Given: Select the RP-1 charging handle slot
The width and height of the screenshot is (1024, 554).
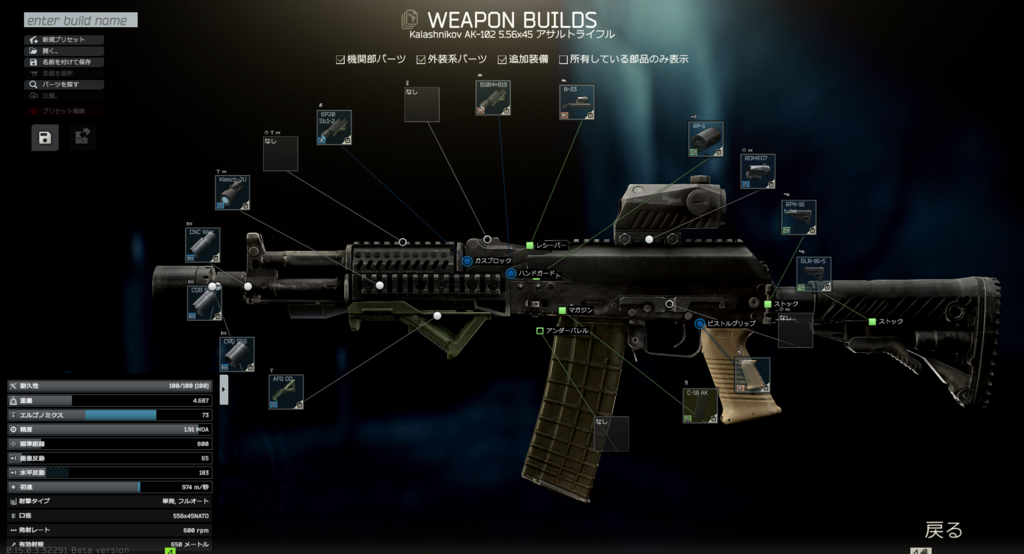Looking at the screenshot, I should pyautogui.click(x=706, y=139).
